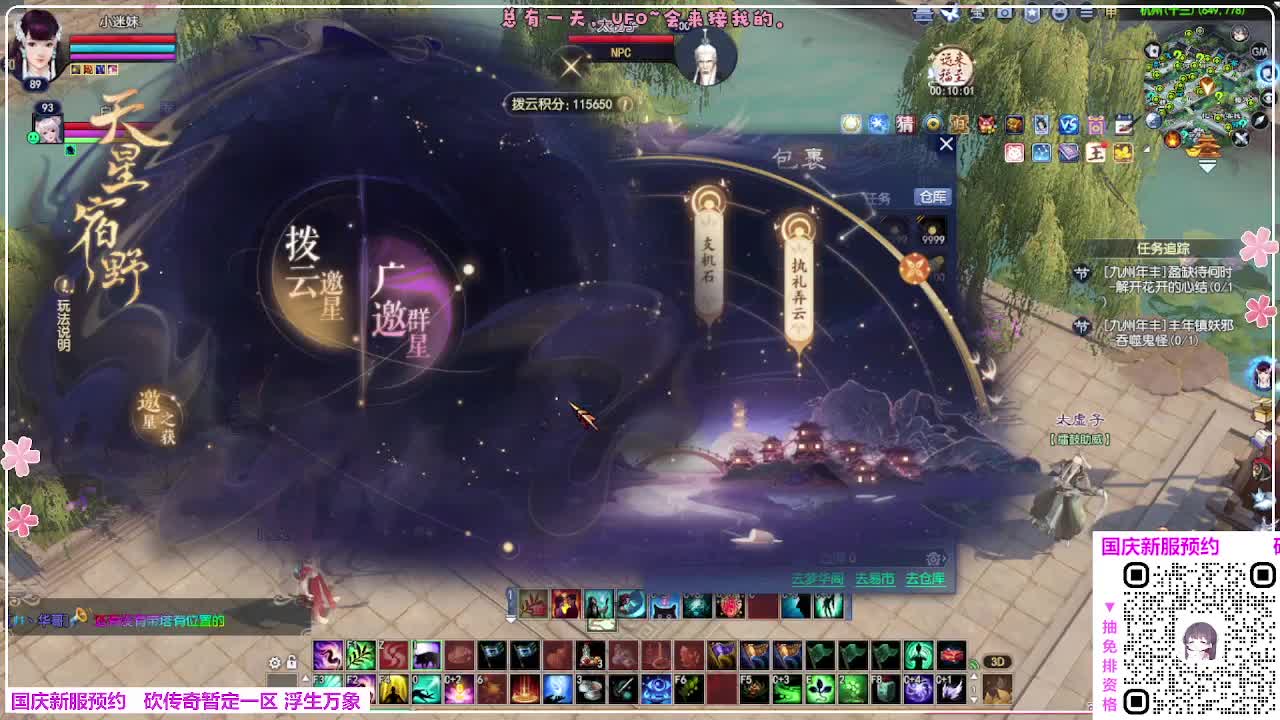Toggle the eye icon under the minimap
The width and height of the screenshot is (1280, 720).
click(x=1265, y=98)
